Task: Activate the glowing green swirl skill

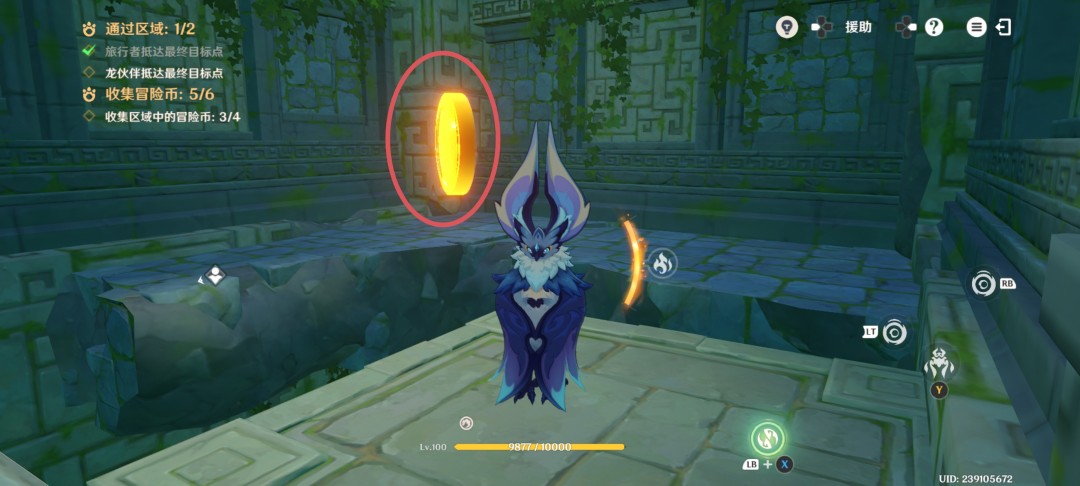Action: (x=767, y=438)
